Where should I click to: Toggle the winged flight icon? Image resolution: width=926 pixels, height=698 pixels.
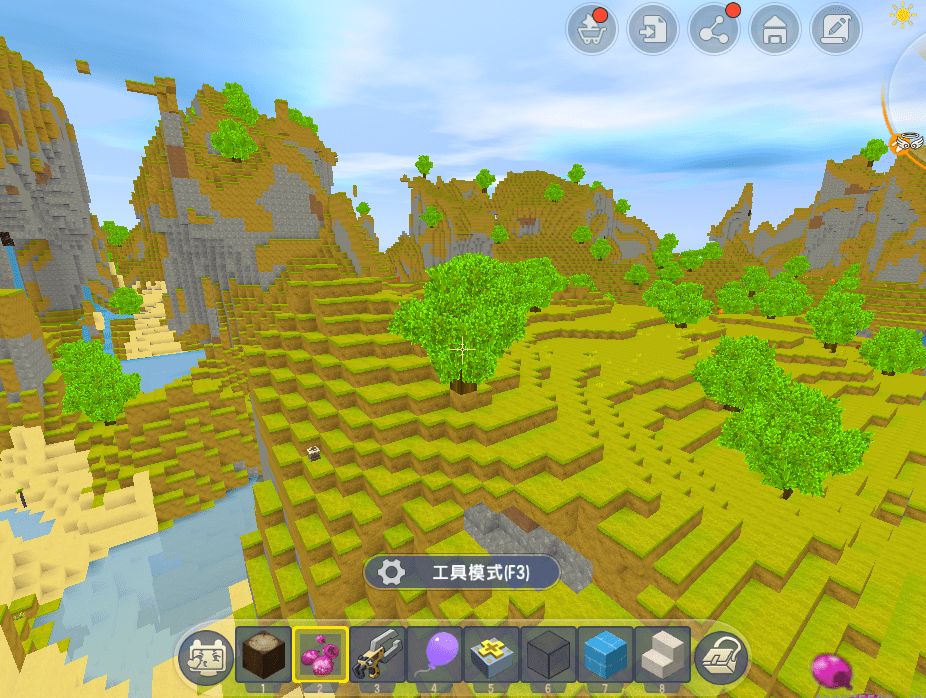[907, 143]
